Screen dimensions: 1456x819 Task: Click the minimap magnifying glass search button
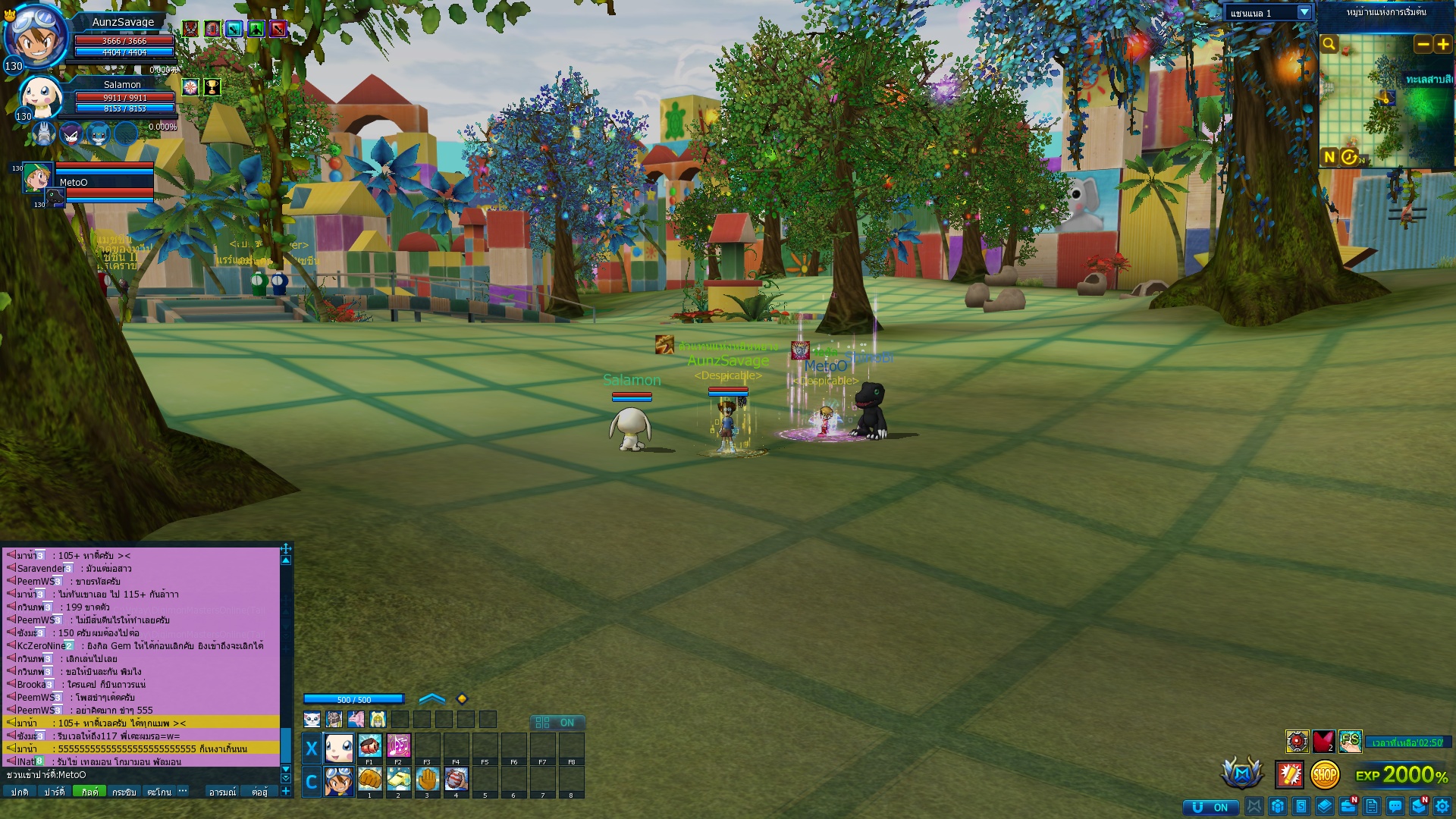(x=1329, y=44)
